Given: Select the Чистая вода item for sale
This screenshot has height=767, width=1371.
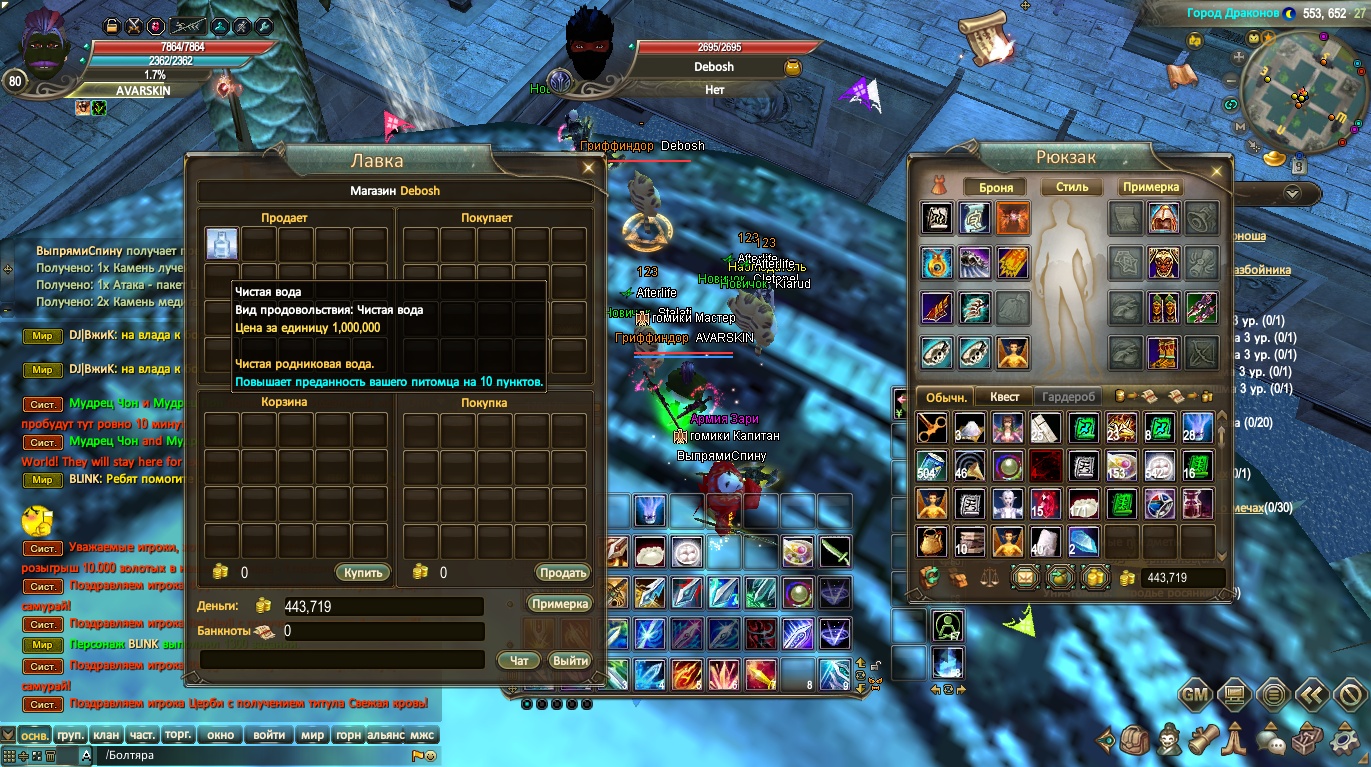Looking at the screenshot, I should [x=222, y=244].
